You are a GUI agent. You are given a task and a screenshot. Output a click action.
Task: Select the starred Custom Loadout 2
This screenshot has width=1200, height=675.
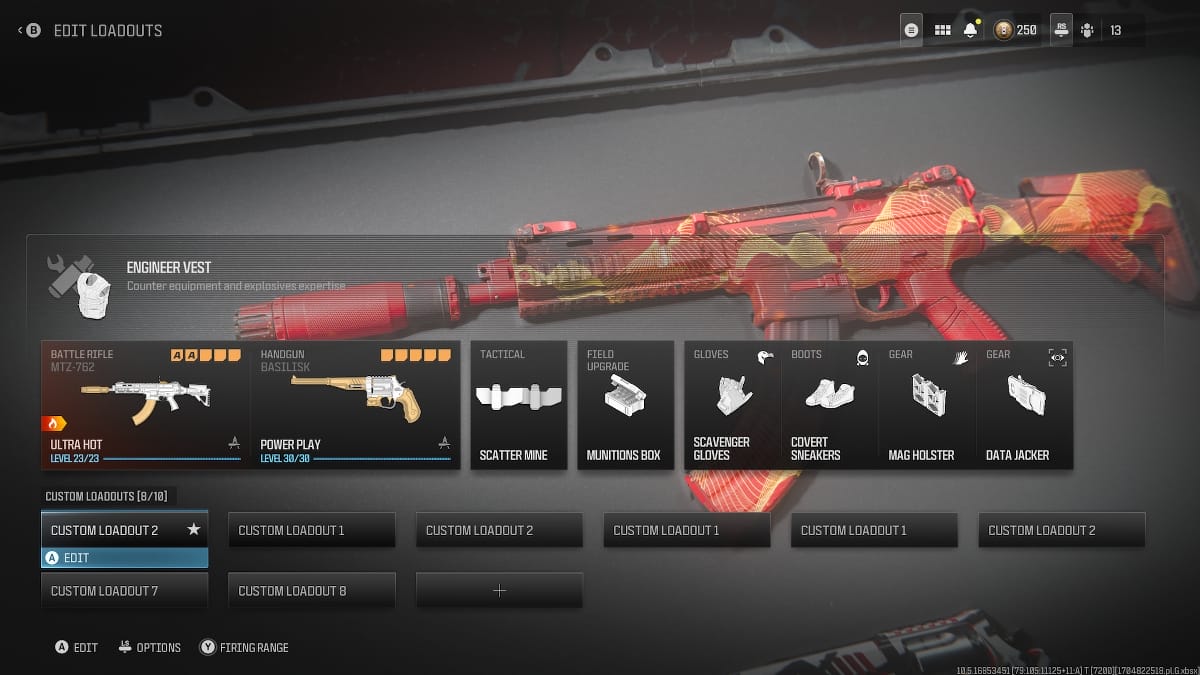point(124,530)
